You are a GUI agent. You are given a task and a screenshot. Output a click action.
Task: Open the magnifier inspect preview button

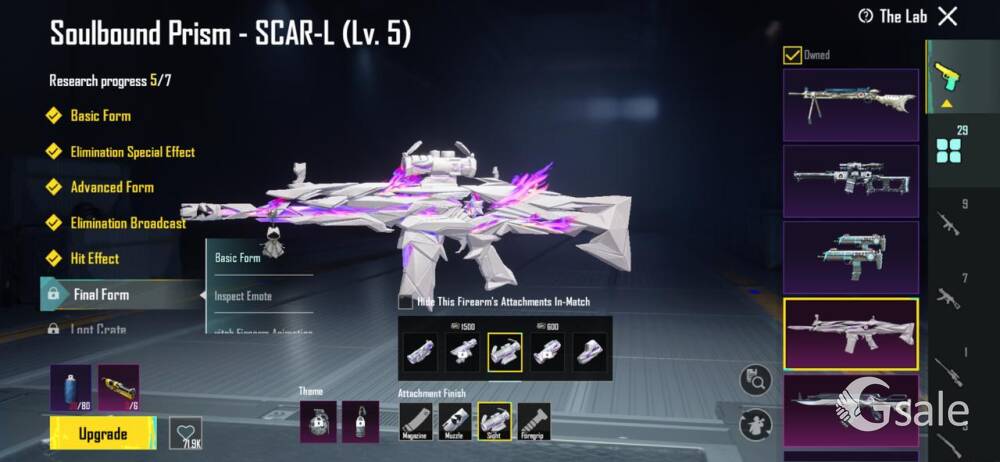click(755, 380)
